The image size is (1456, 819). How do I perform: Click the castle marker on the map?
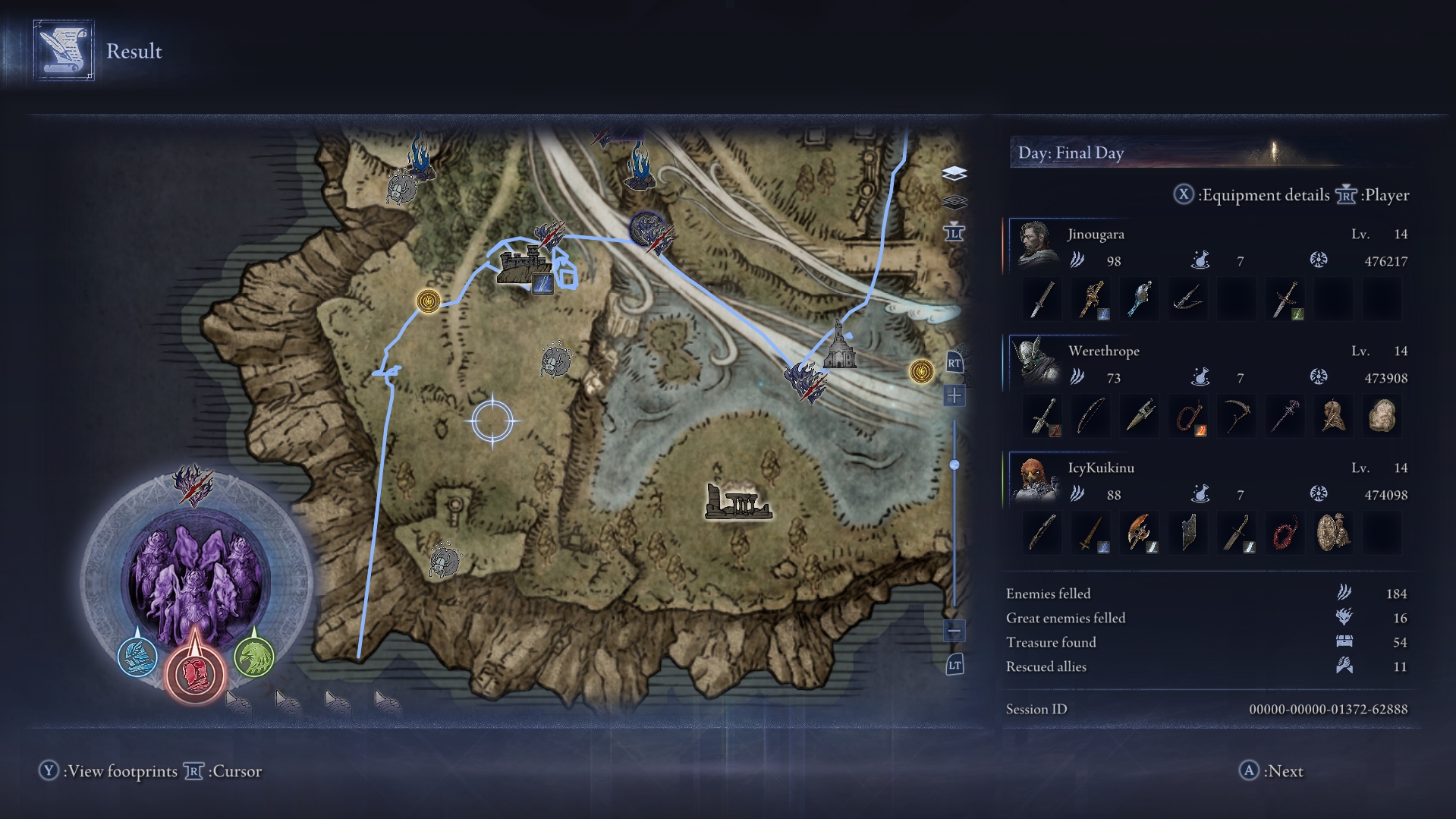[524, 266]
